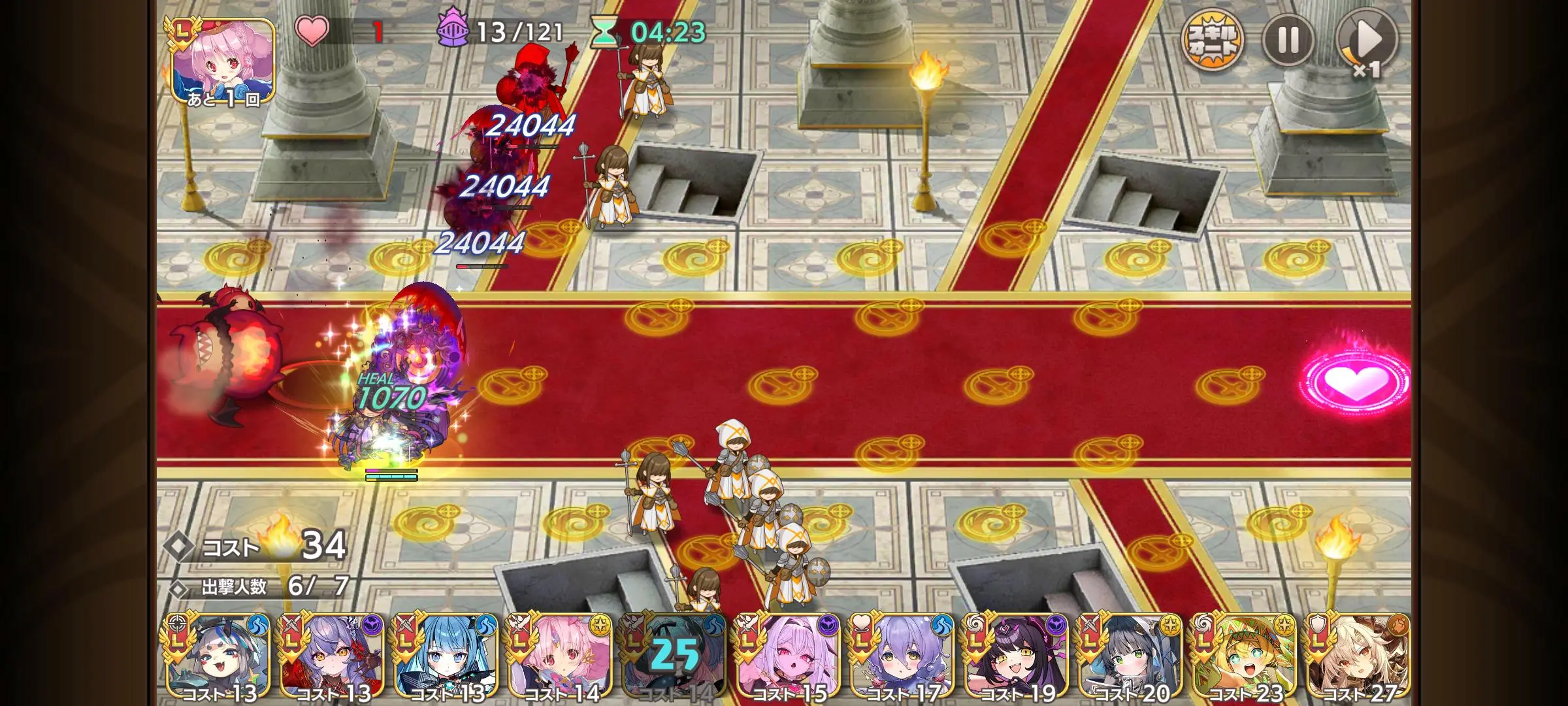Viewport: 1568px width, 706px height.
Task: Select the cost 13 gray-haired fanged unit card
Action: tap(218, 657)
